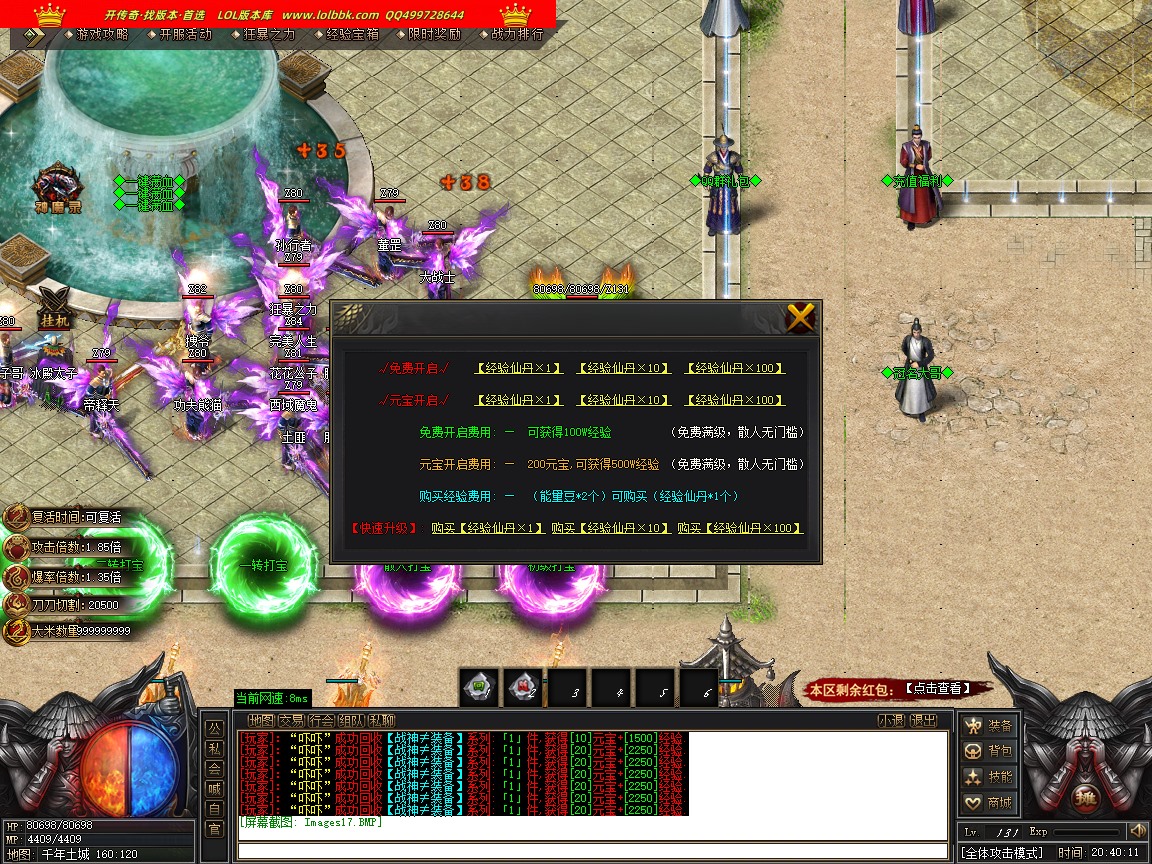Buy 经验仙丹×10 in the 快速升级 row
This screenshot has width=1152, height=864.
(611, 528)
